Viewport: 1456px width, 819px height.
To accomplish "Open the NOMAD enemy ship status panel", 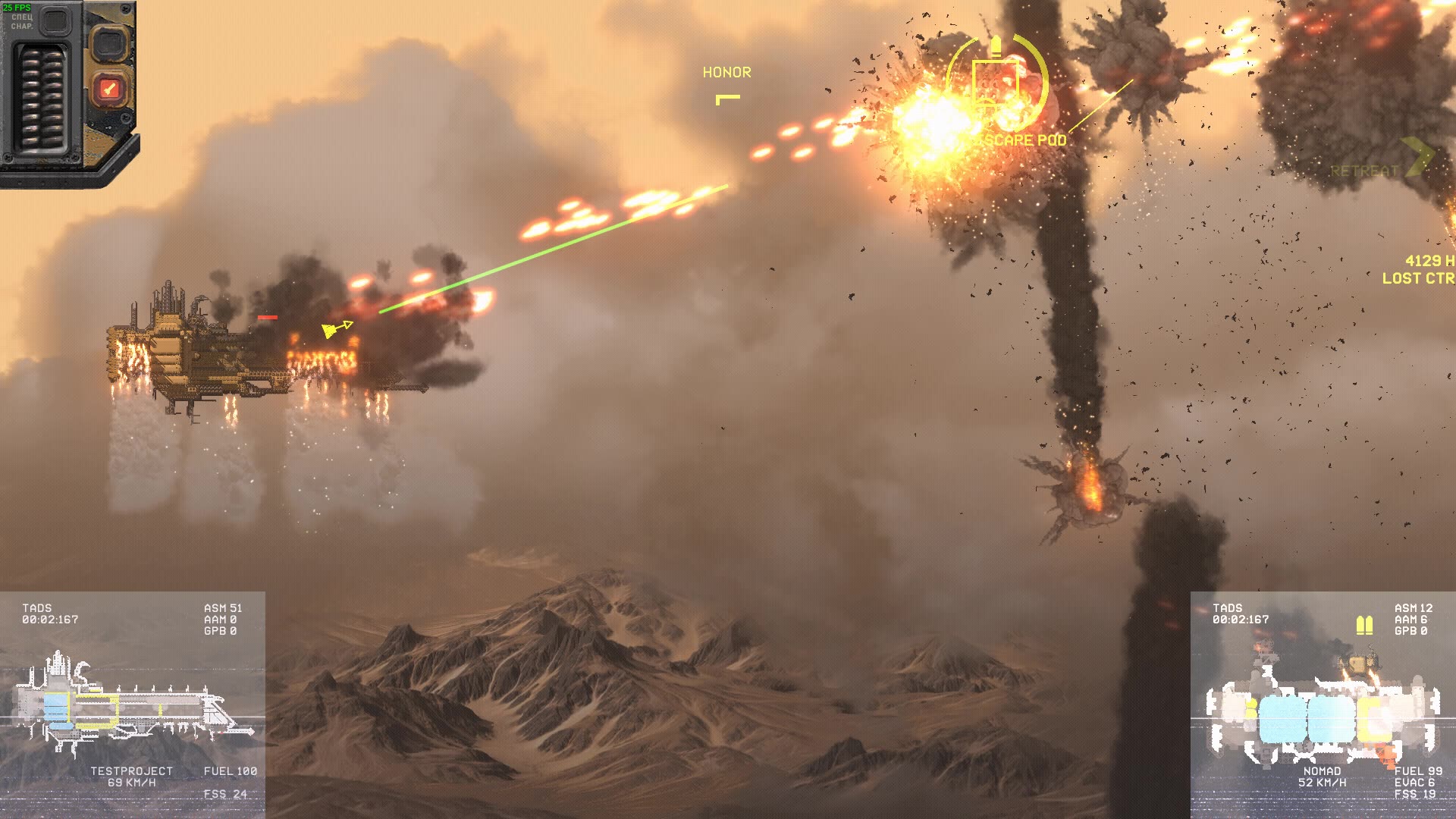I will click(x=1323, y=705).
